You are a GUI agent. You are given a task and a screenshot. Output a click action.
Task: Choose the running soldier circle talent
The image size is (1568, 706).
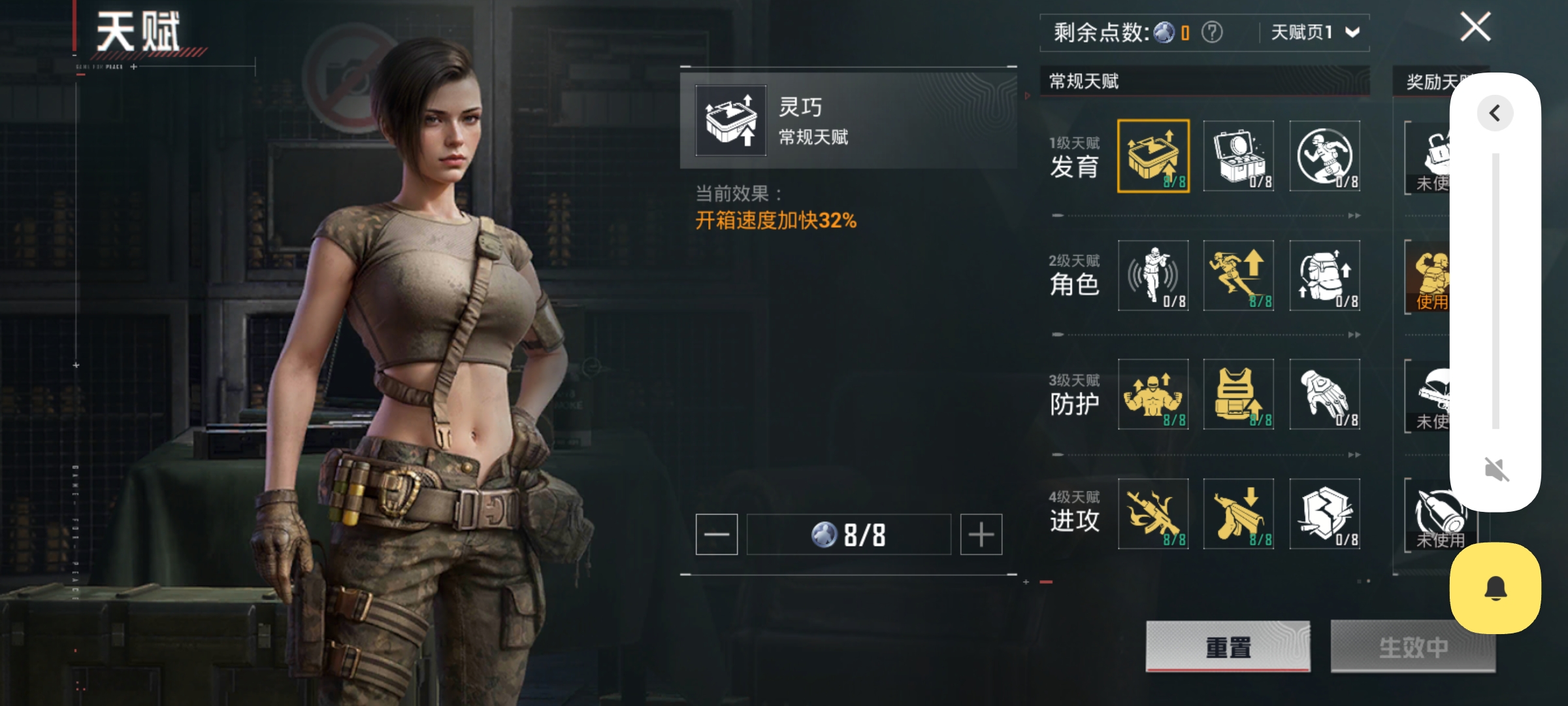pos(1324,156)
